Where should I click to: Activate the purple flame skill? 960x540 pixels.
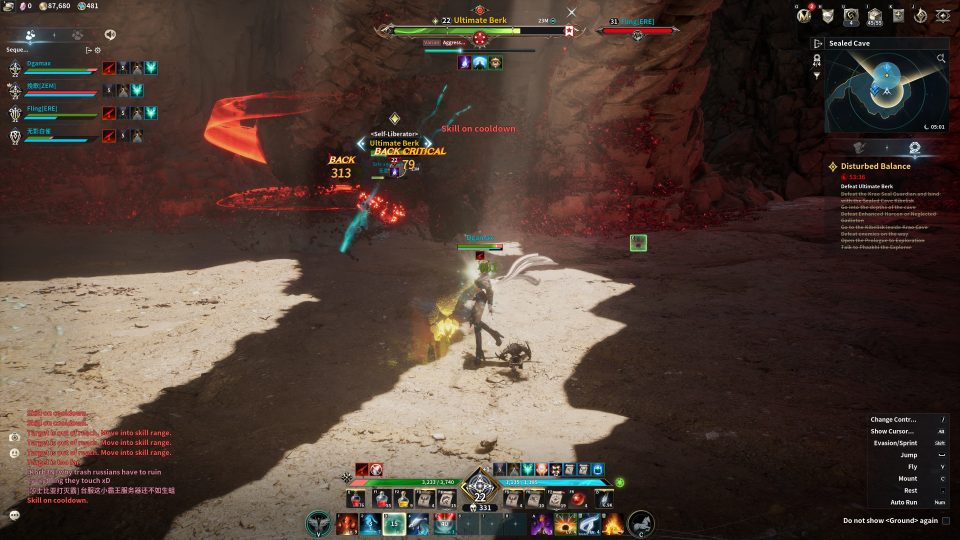[541, 523]
